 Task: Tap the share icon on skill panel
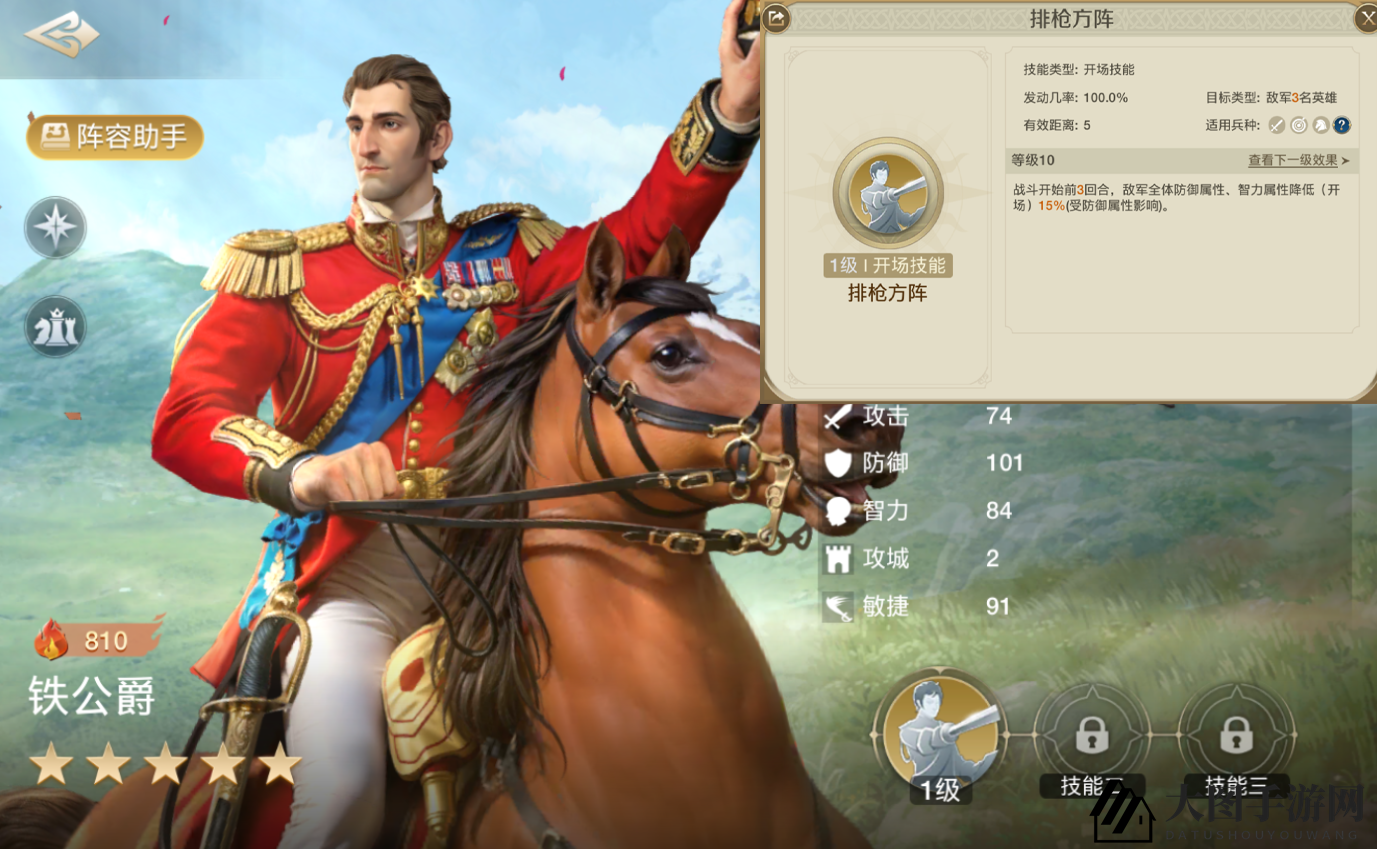tap(776, 18)
